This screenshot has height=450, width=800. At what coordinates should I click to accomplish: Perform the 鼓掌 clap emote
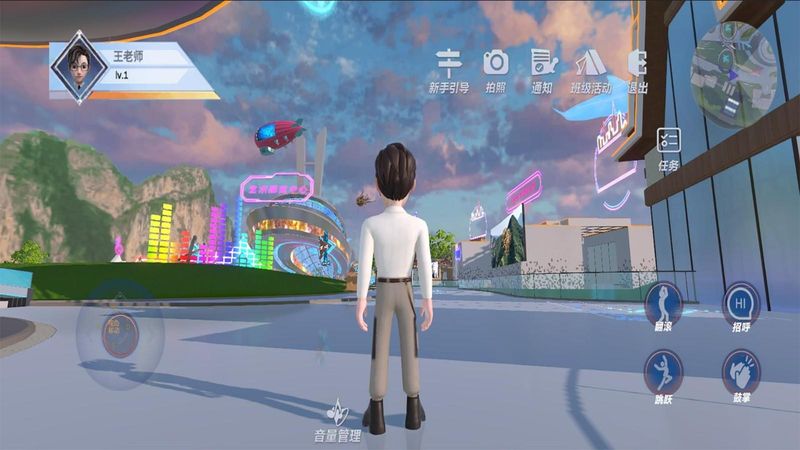point(740,371)
